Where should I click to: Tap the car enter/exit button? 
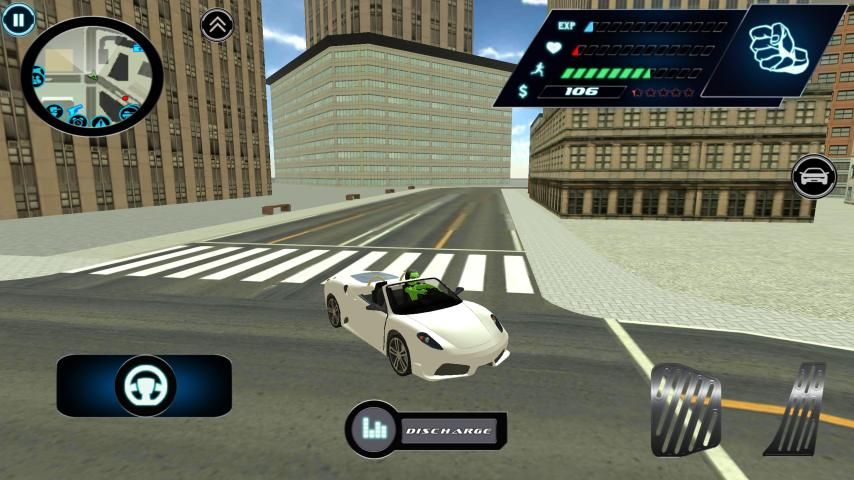814,177
